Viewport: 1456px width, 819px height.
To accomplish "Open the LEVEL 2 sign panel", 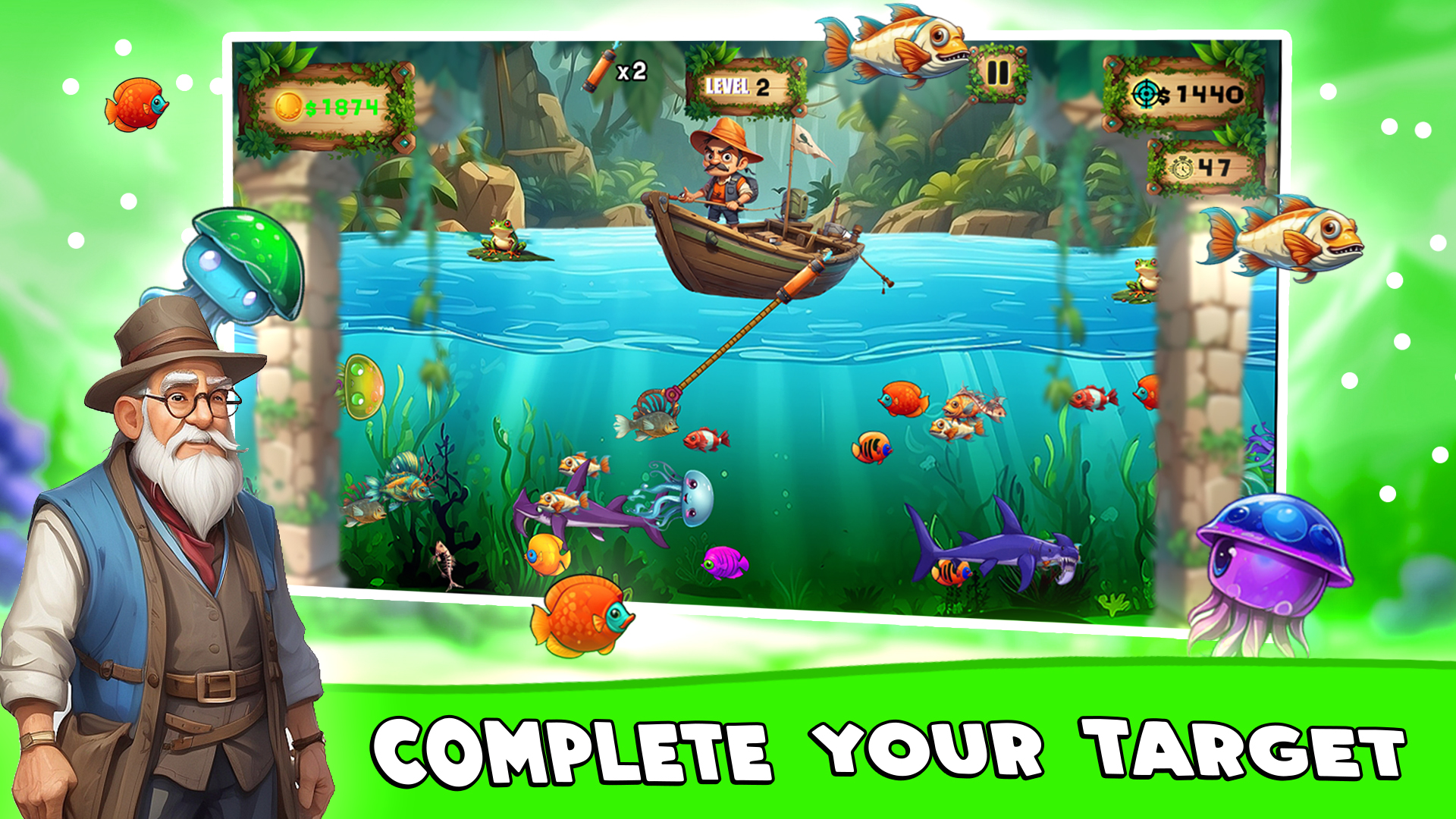I will click(x=739, y=85).
